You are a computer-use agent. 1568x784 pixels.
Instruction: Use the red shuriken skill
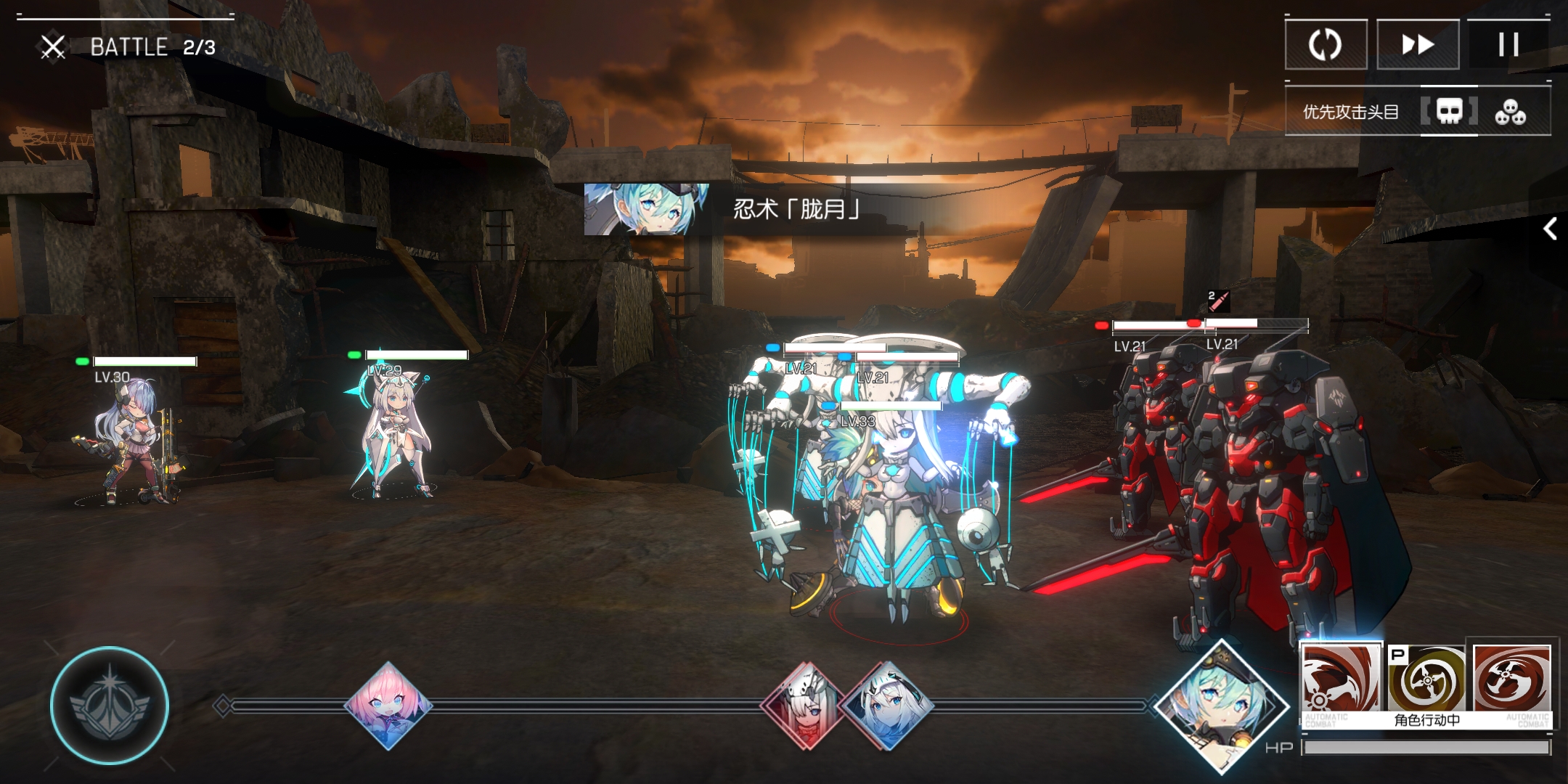pyautogui.click(x=1512, y=679)
